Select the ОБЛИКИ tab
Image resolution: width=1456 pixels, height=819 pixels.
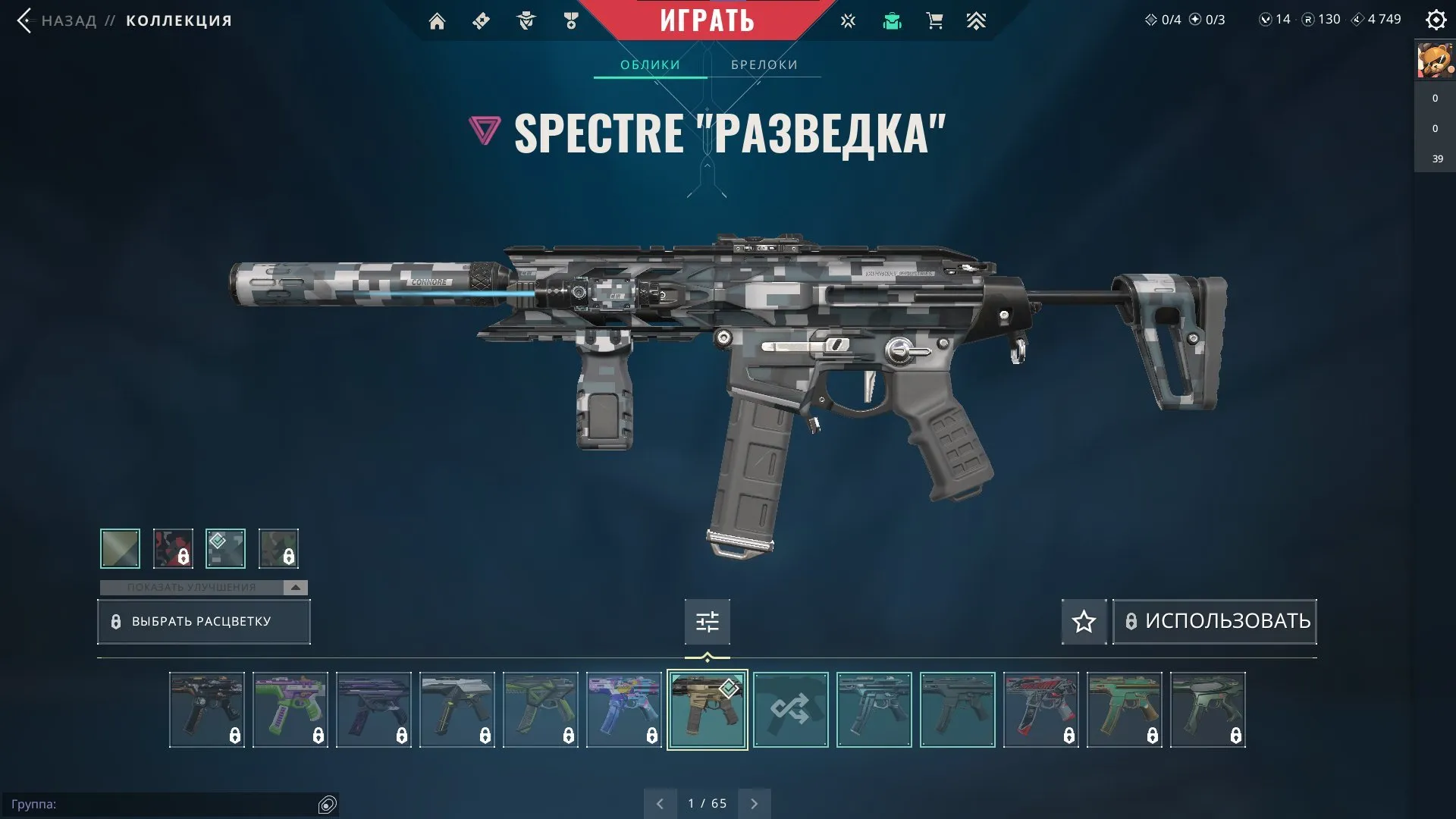pyautogui.click(x=650, y=64)
